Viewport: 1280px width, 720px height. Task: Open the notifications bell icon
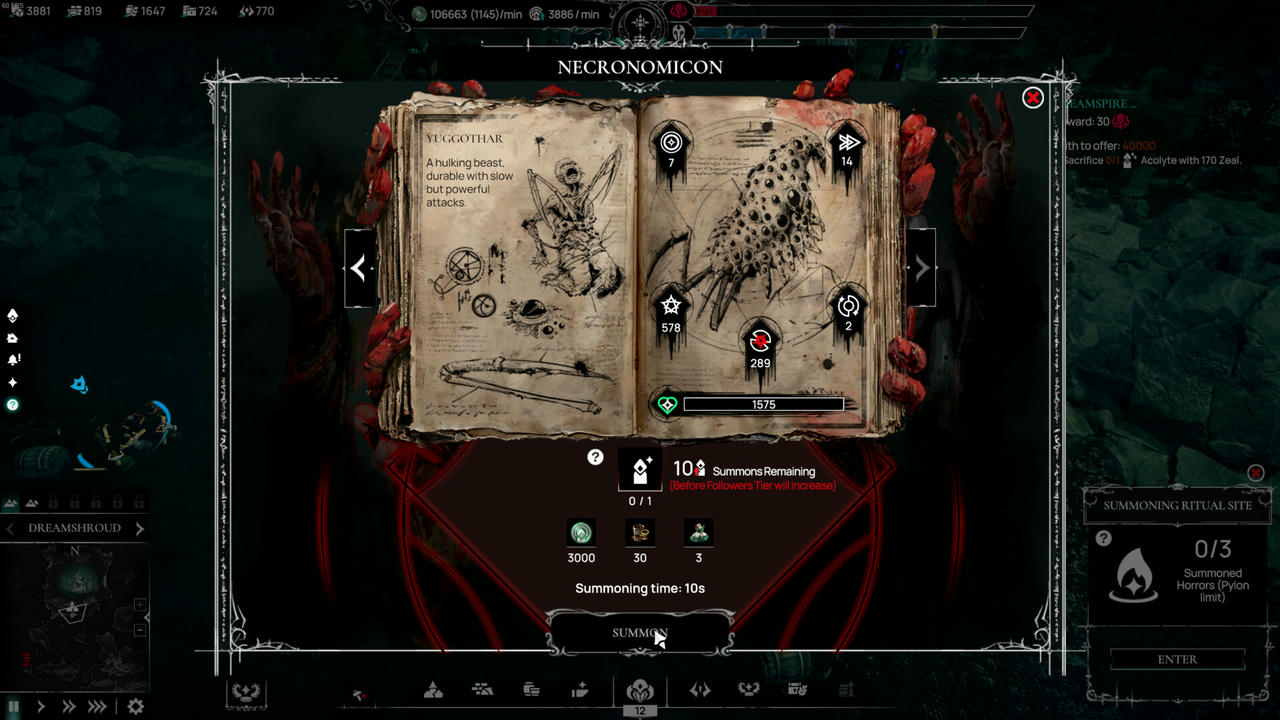coord(12,358)
